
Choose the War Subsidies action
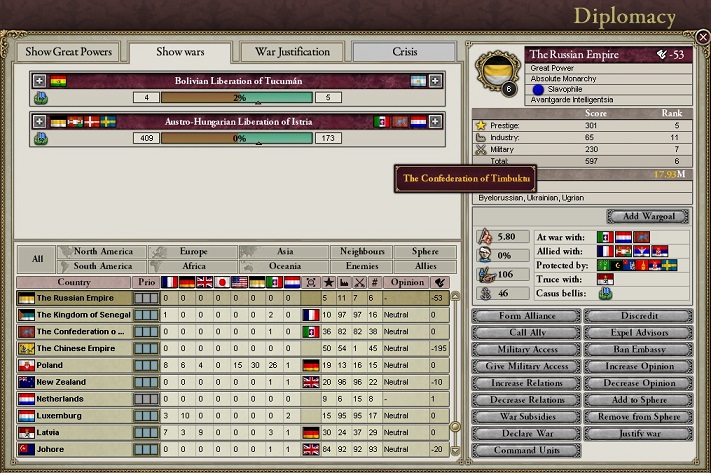tap(526, 417)
